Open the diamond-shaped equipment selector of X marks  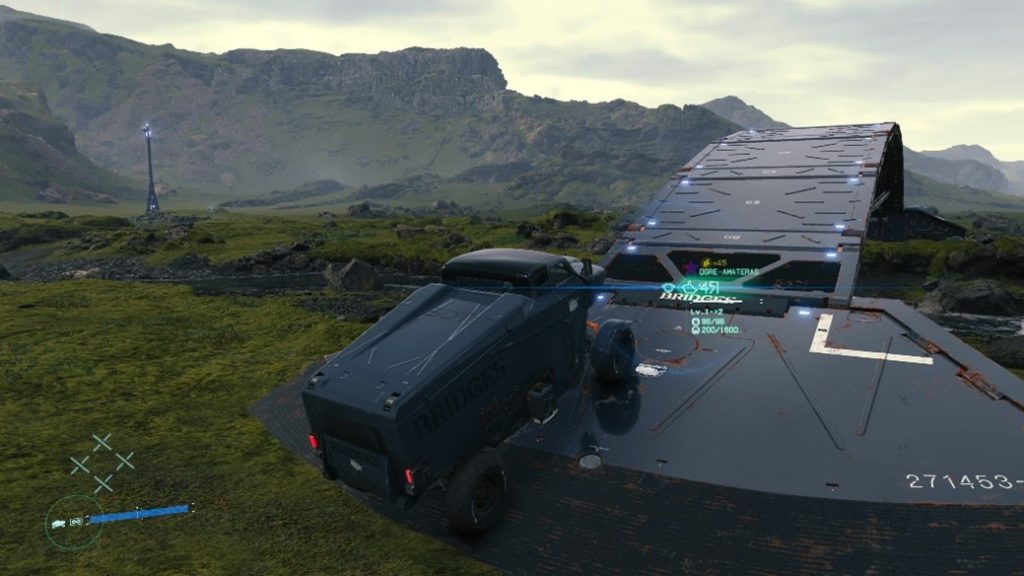(101, 462)
